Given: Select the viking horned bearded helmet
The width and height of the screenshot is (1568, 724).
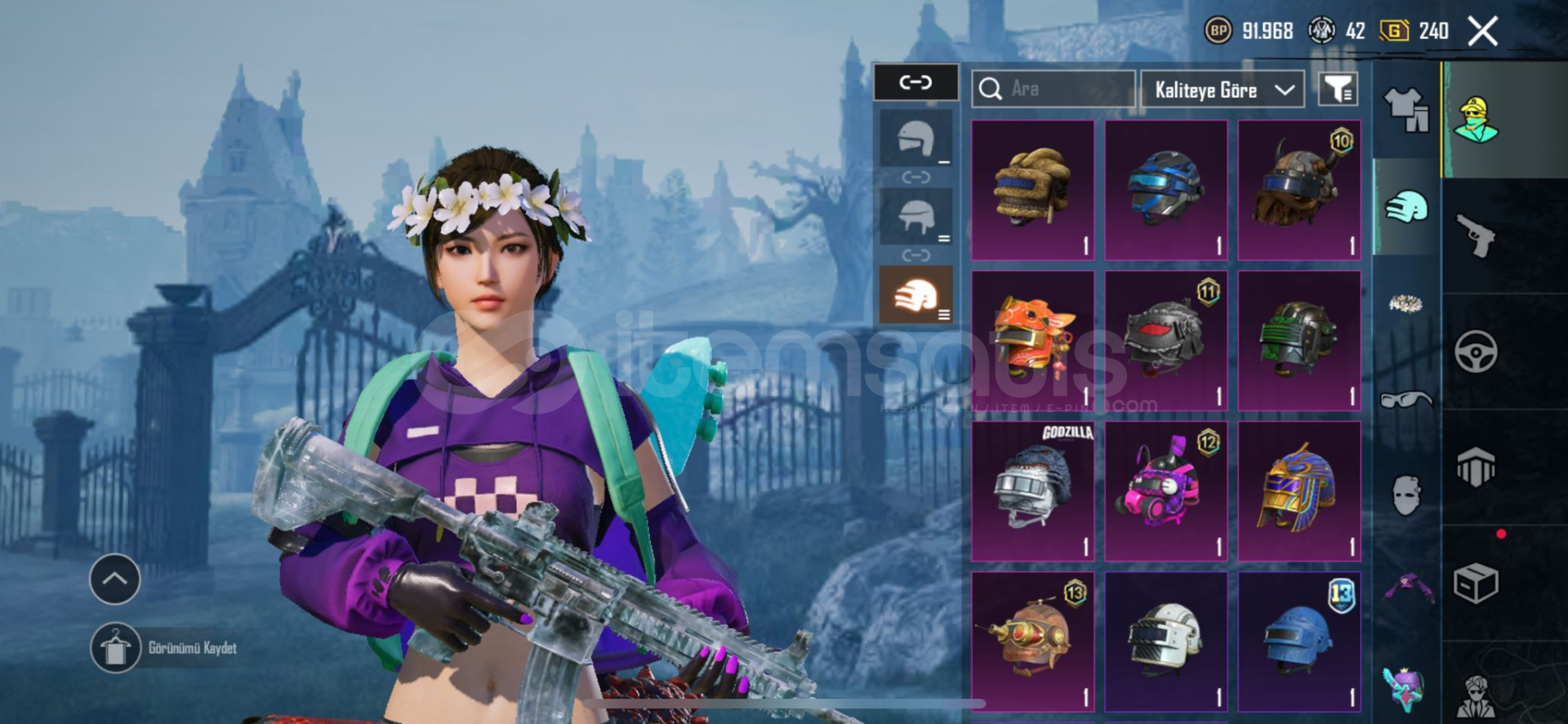Looking at the screenshot, I should point(1298,190).
